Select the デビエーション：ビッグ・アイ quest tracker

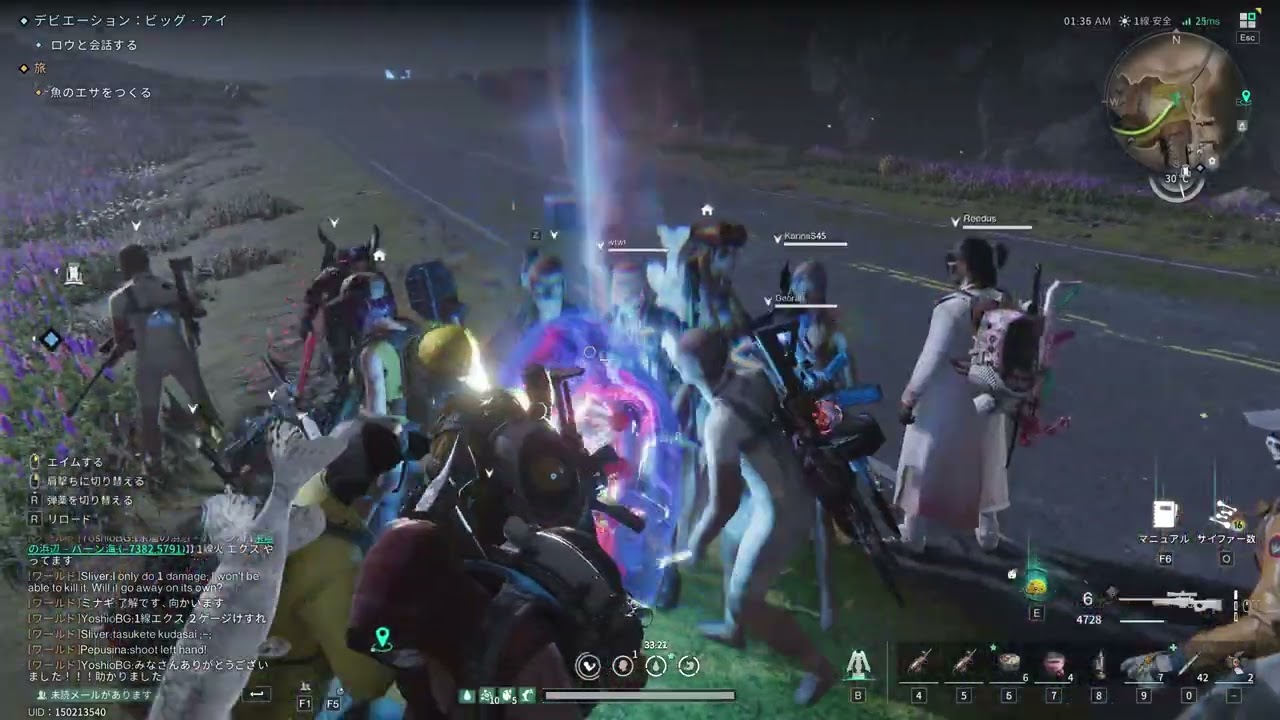(x=130, y=20)
